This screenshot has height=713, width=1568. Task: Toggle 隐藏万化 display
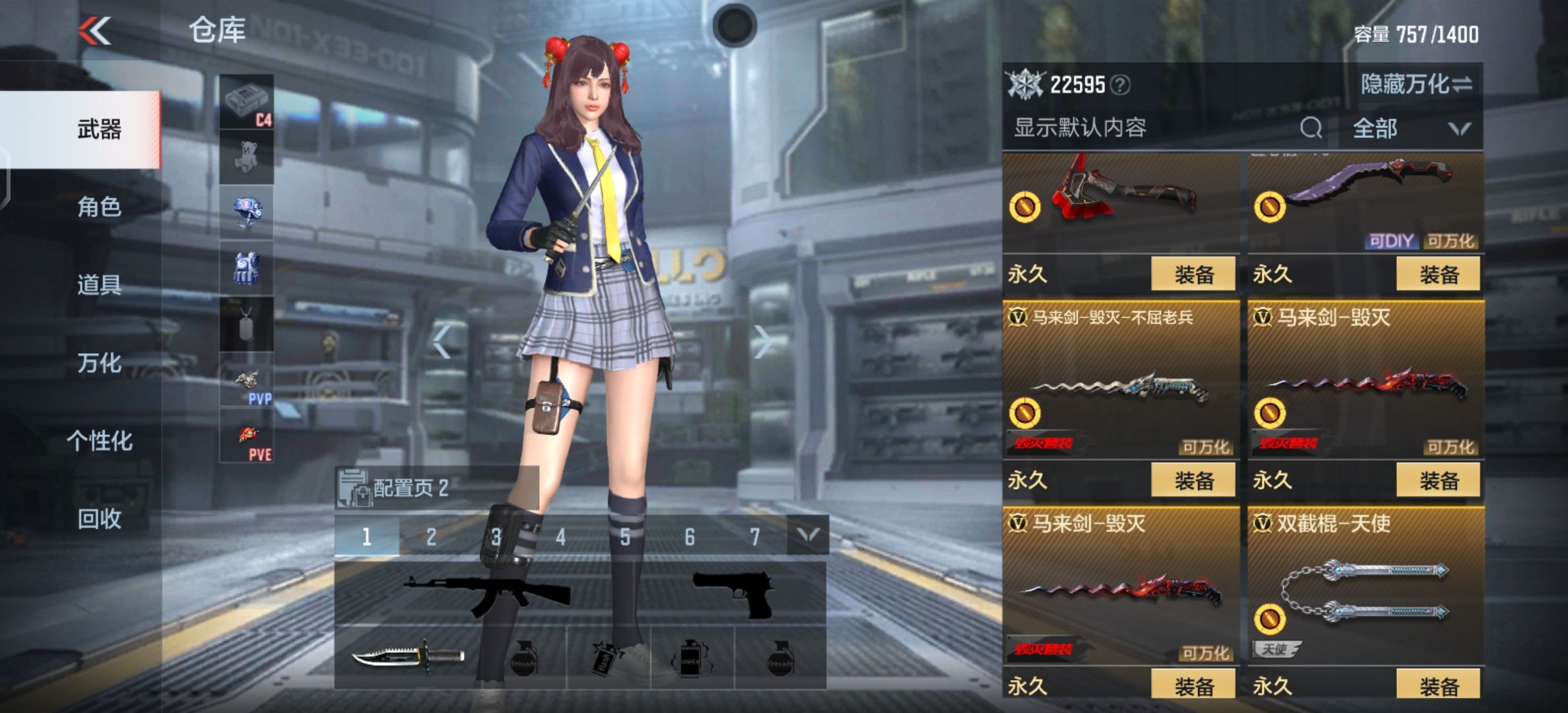1416,85
